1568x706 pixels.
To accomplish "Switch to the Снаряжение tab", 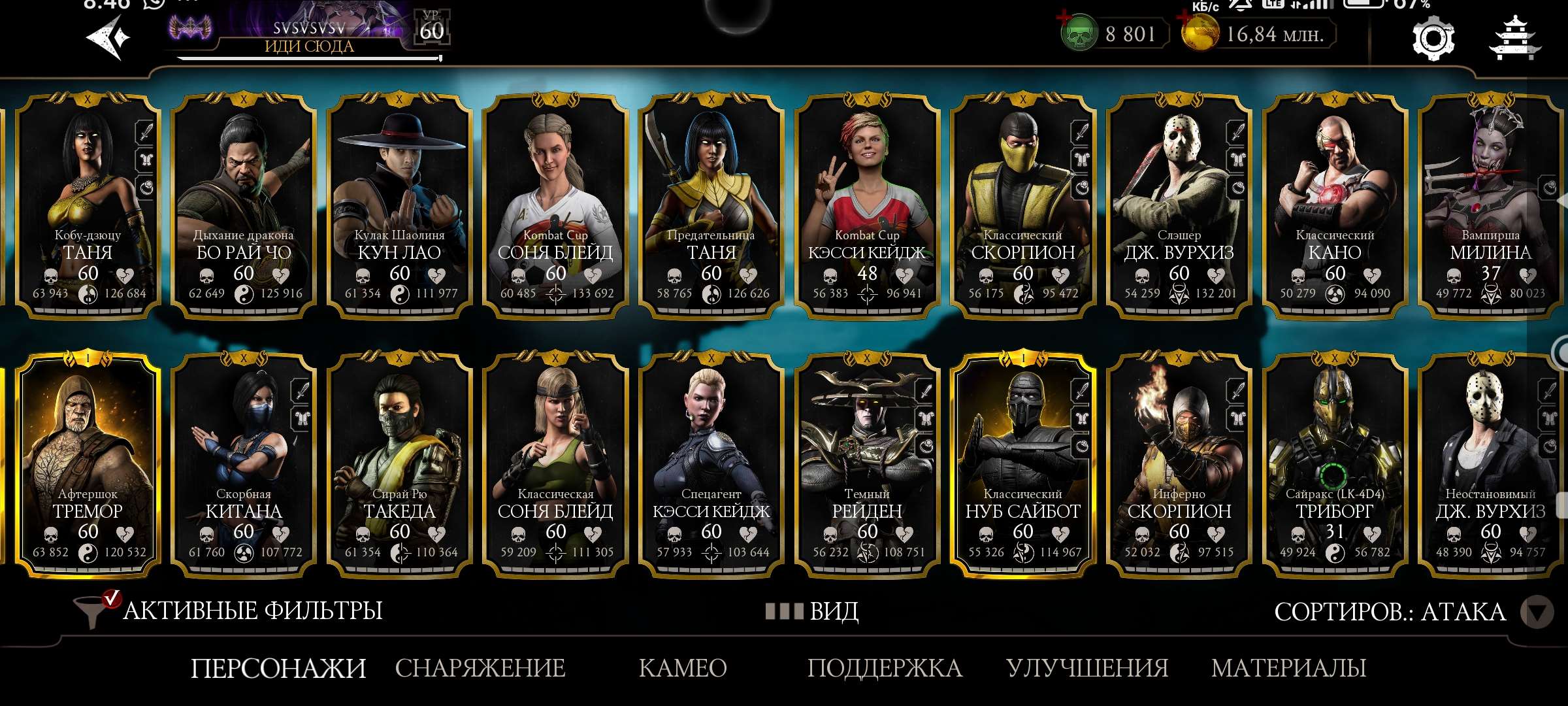I will pyautogui.click(x=480, y=668).
